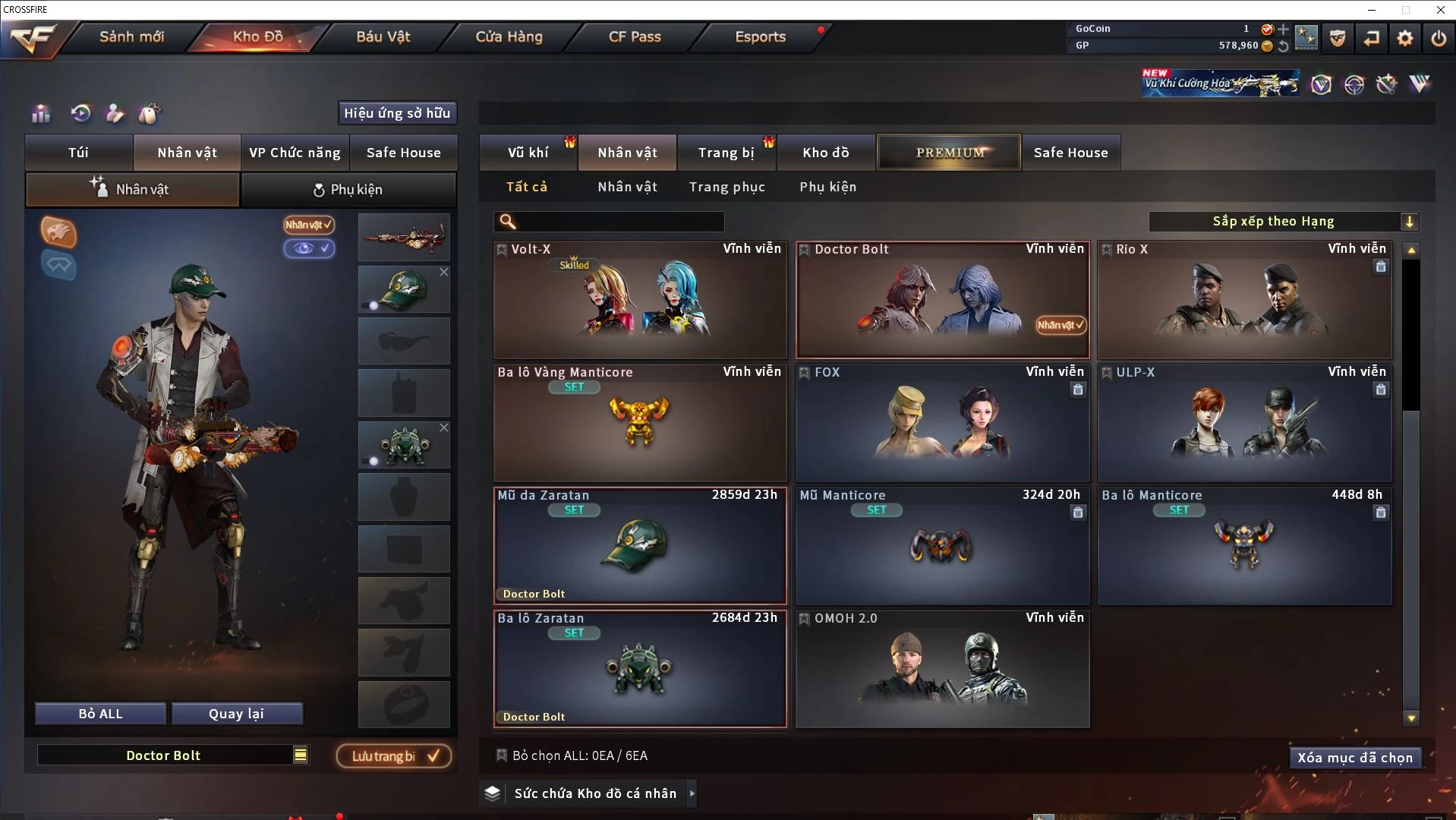Open the settings gear icon
1456x820 pixels.
[x=1405, y=38]
